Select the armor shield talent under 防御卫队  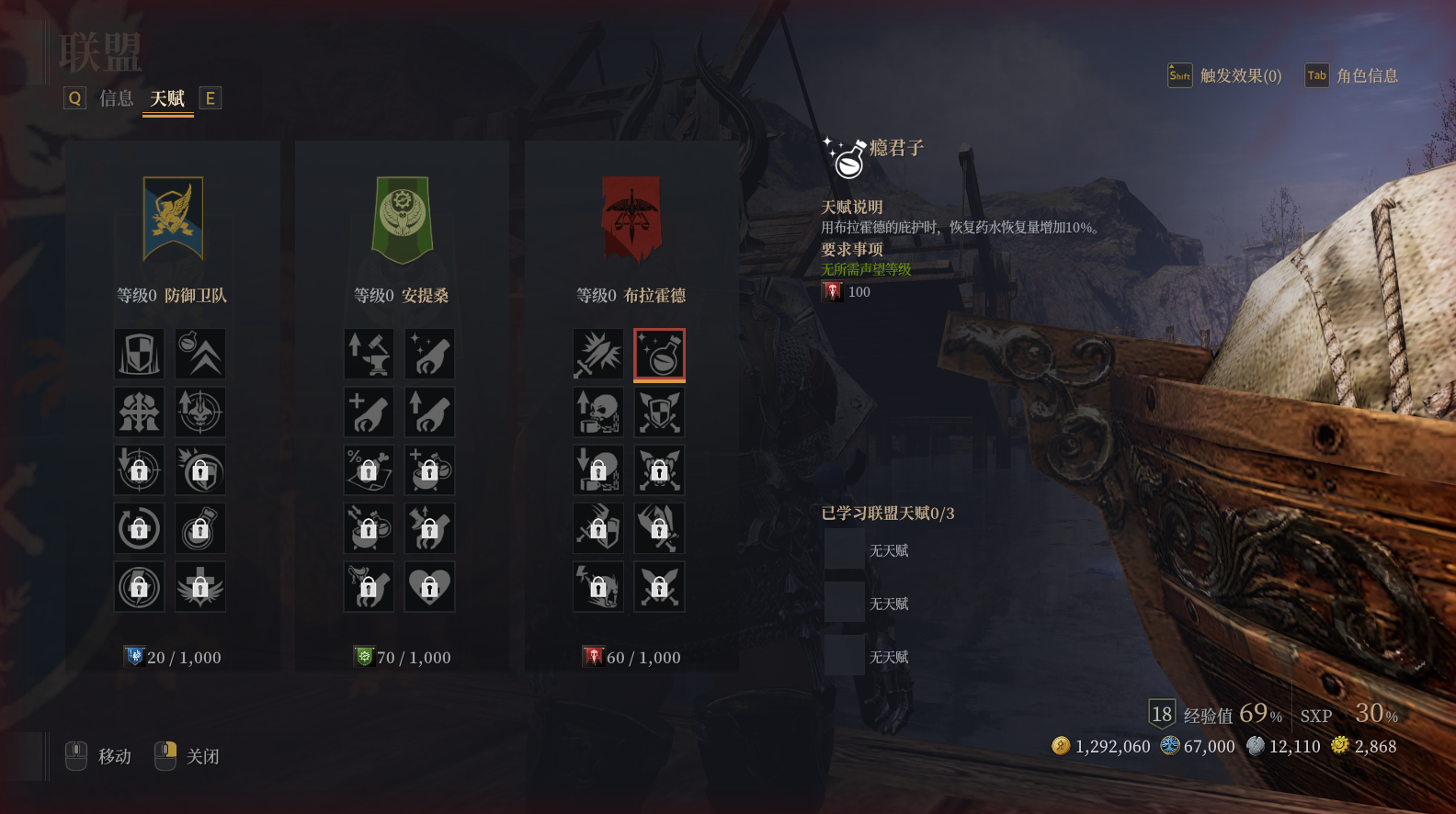click(139, 354)
